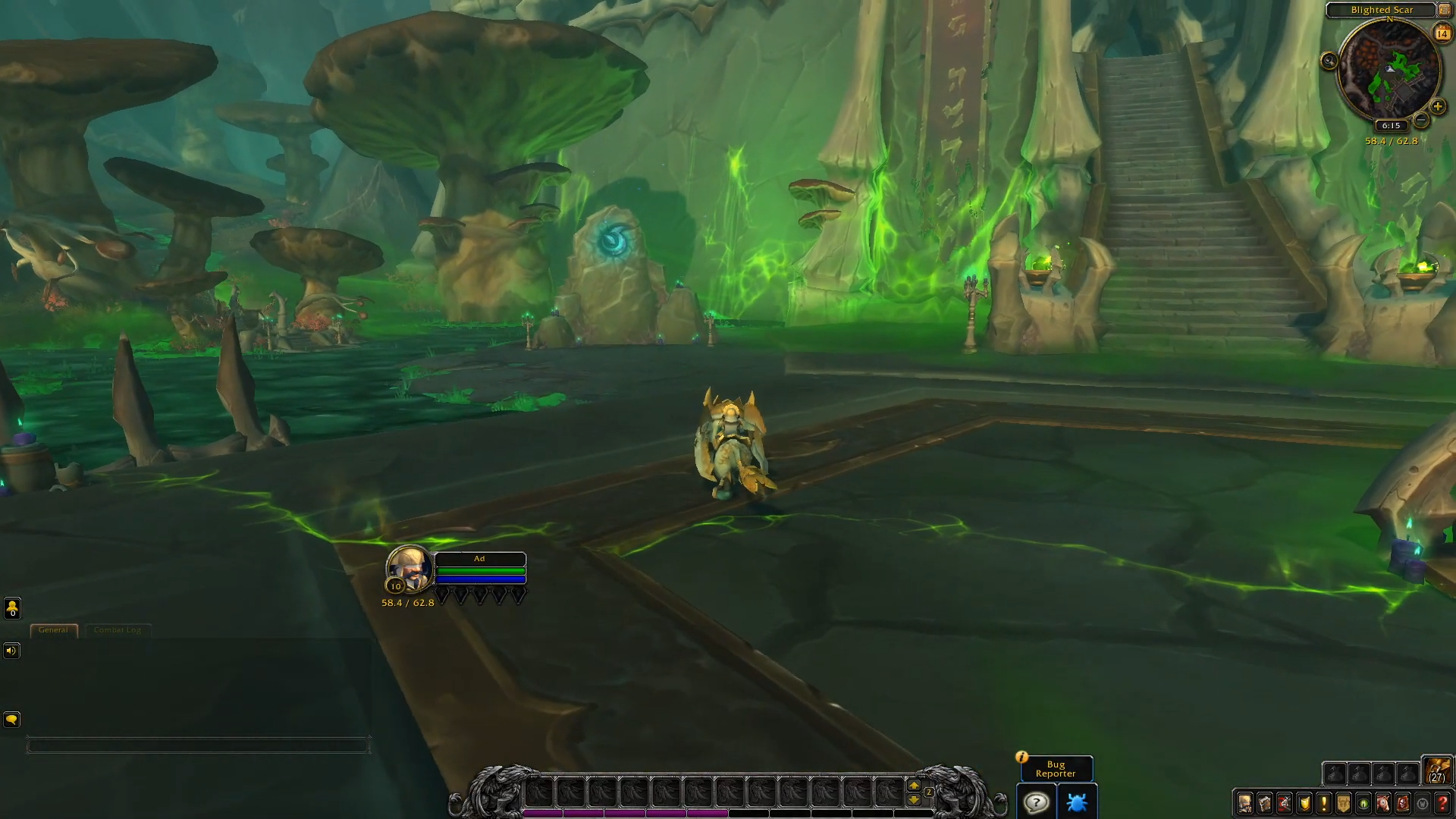This screenshot has width=1456, height=819.
Task: Open the guild shield micro button
Action: pyautogui.click(x=1344, y=803)
